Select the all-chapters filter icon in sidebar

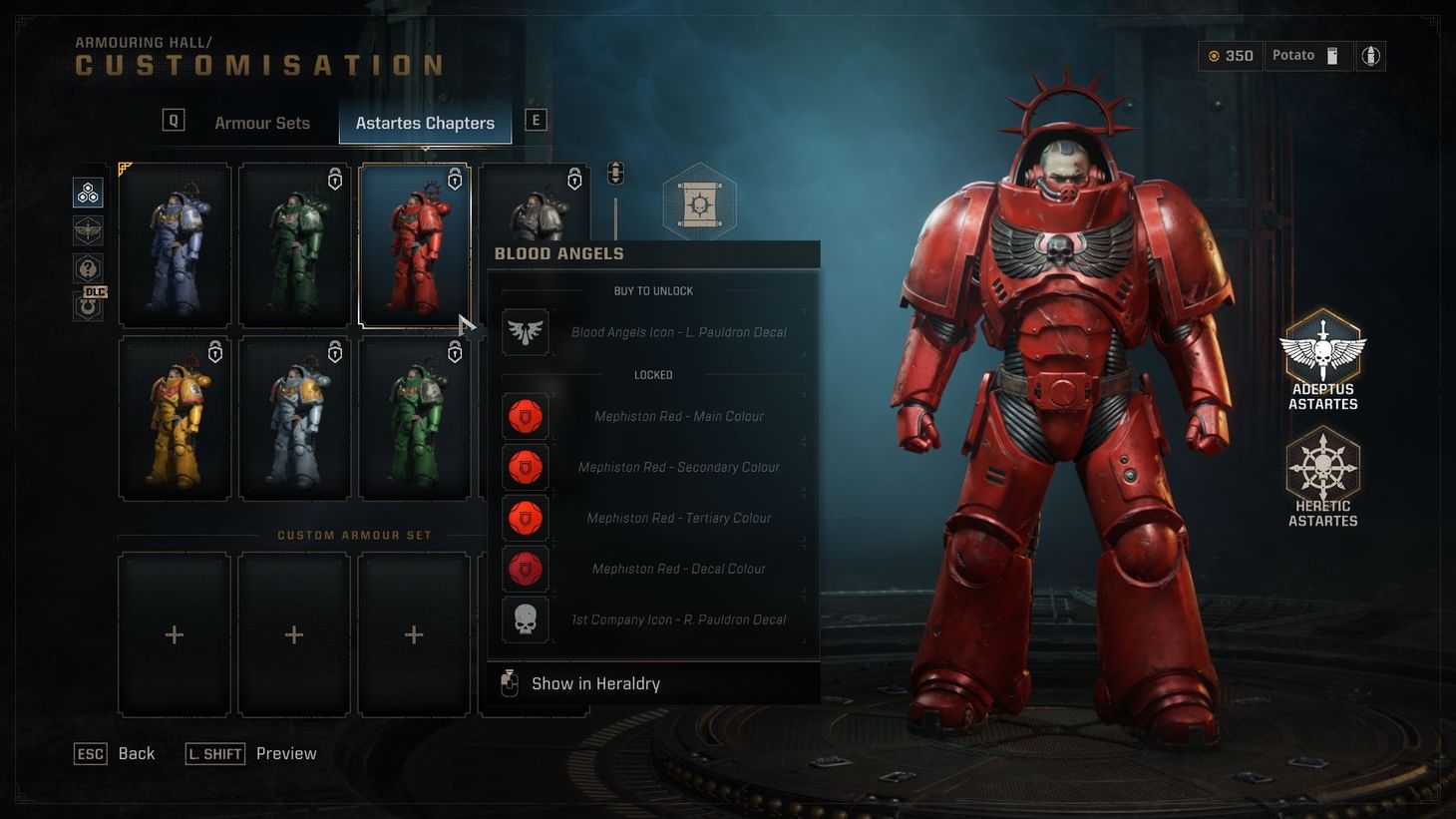(88, 192)
